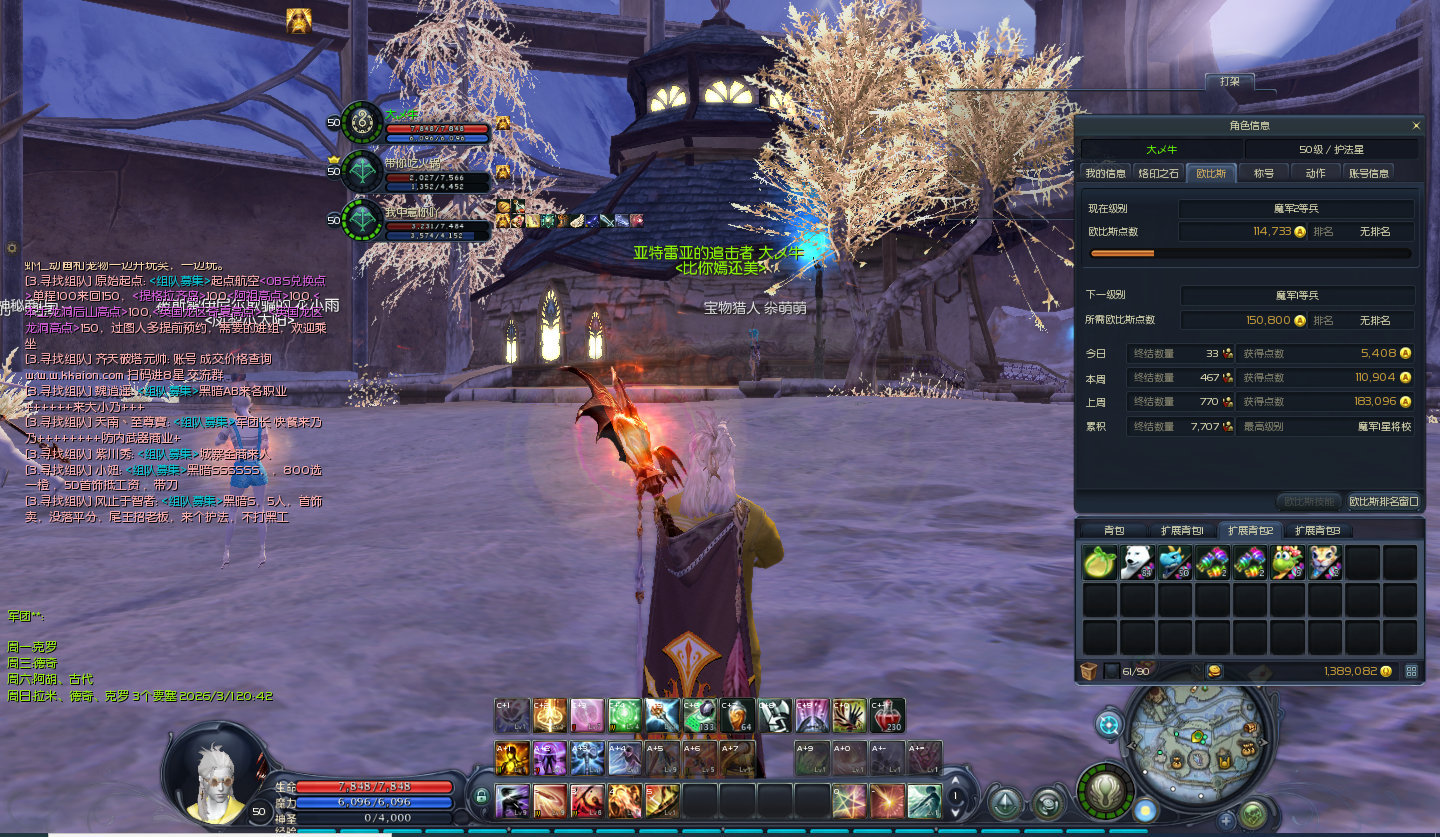This screenshot has height=837, width=1440.
Task: Toggle the cyan target compass button
Action: coord(1109,724)
